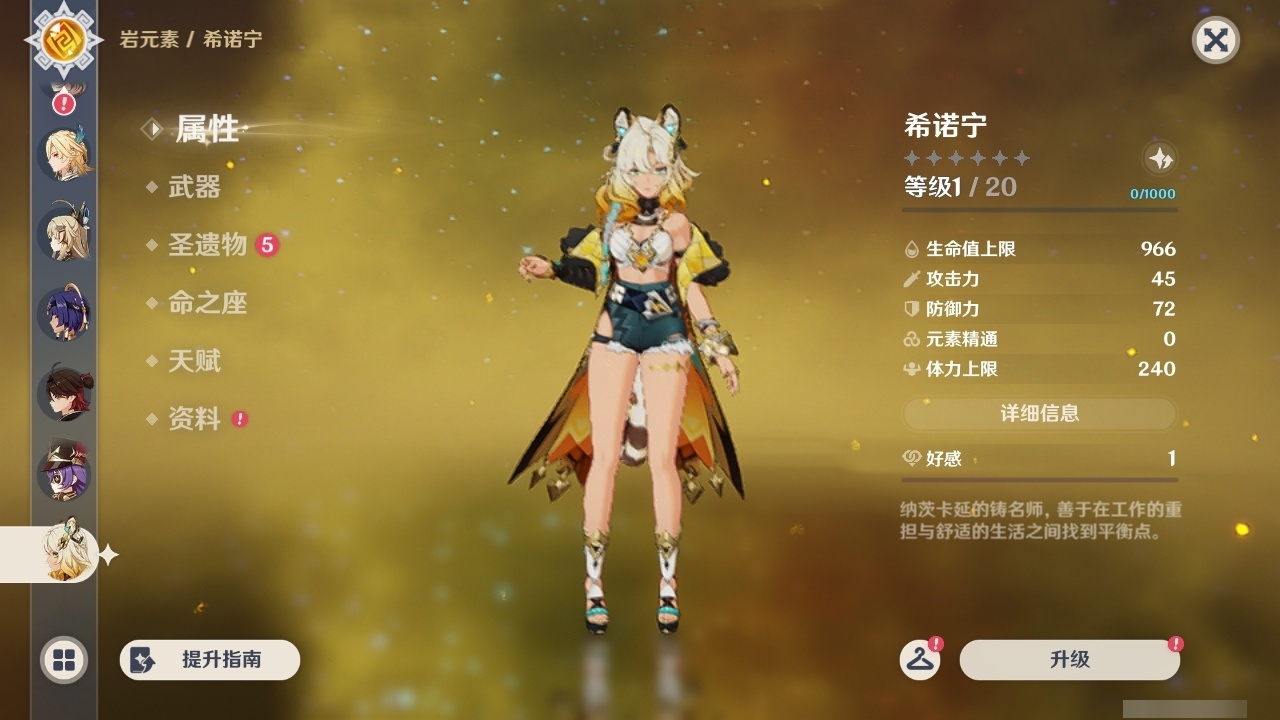Click the sparkle emblem near the EXP bar
The image size is (1280, 720).
point(1159,158)
